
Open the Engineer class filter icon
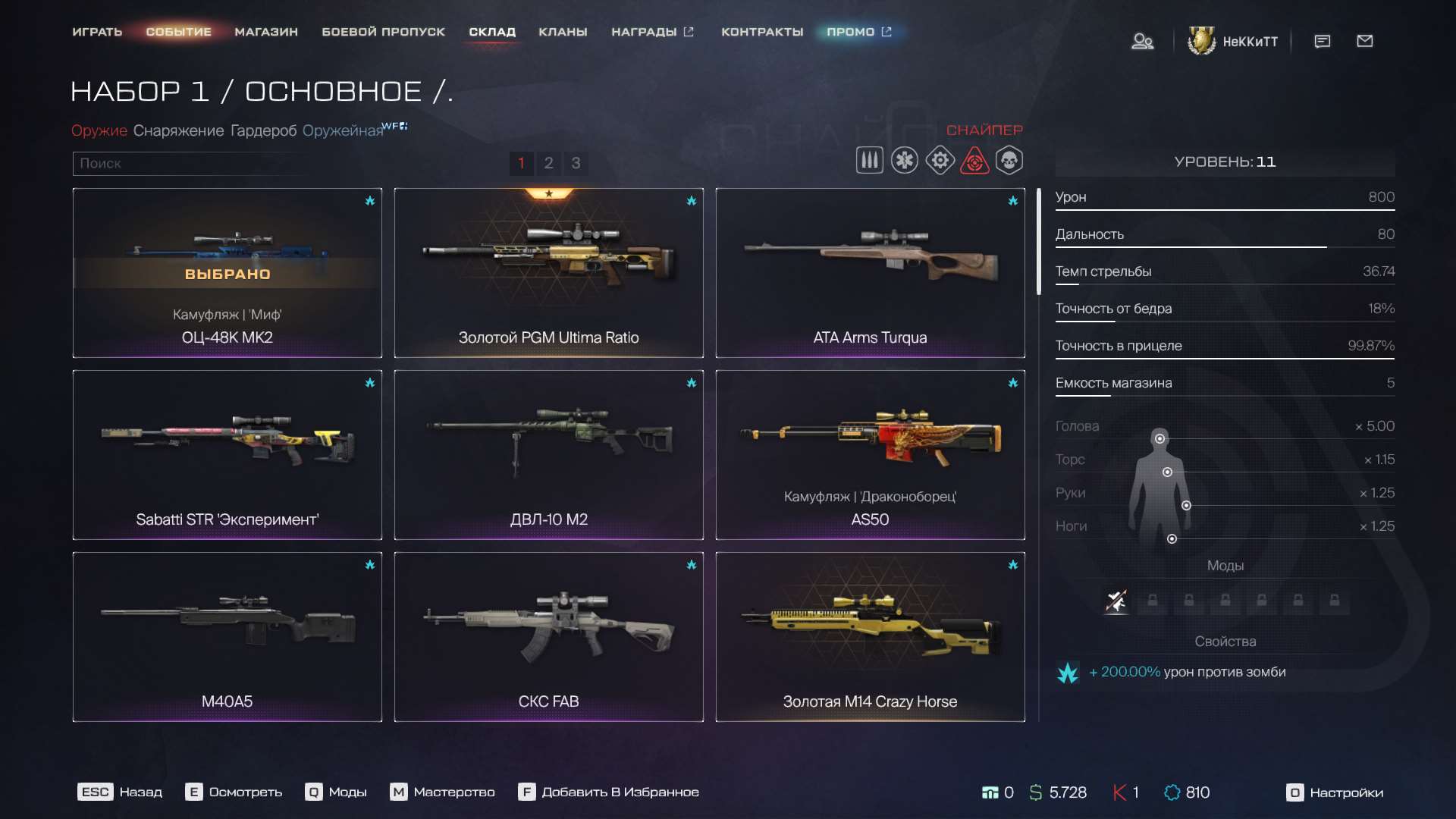pos(940,160)
